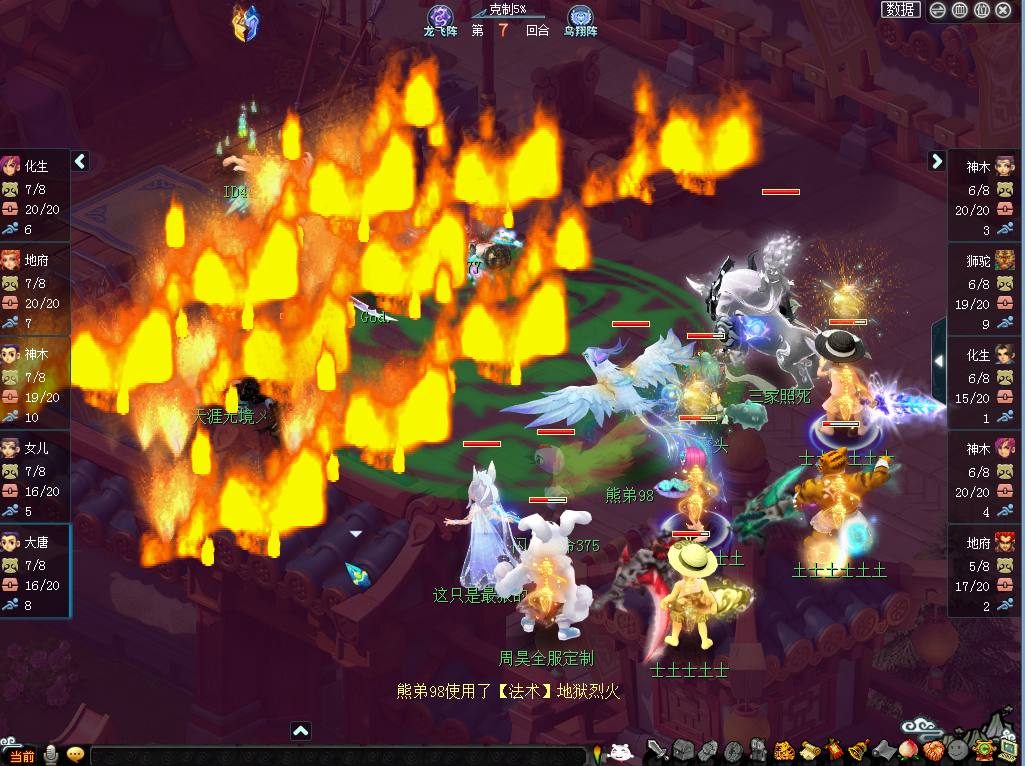Activate the microphone voice chat button
Image resolution: width=1025 pixels, height=766 pixels.
click(x=50, y=755)
